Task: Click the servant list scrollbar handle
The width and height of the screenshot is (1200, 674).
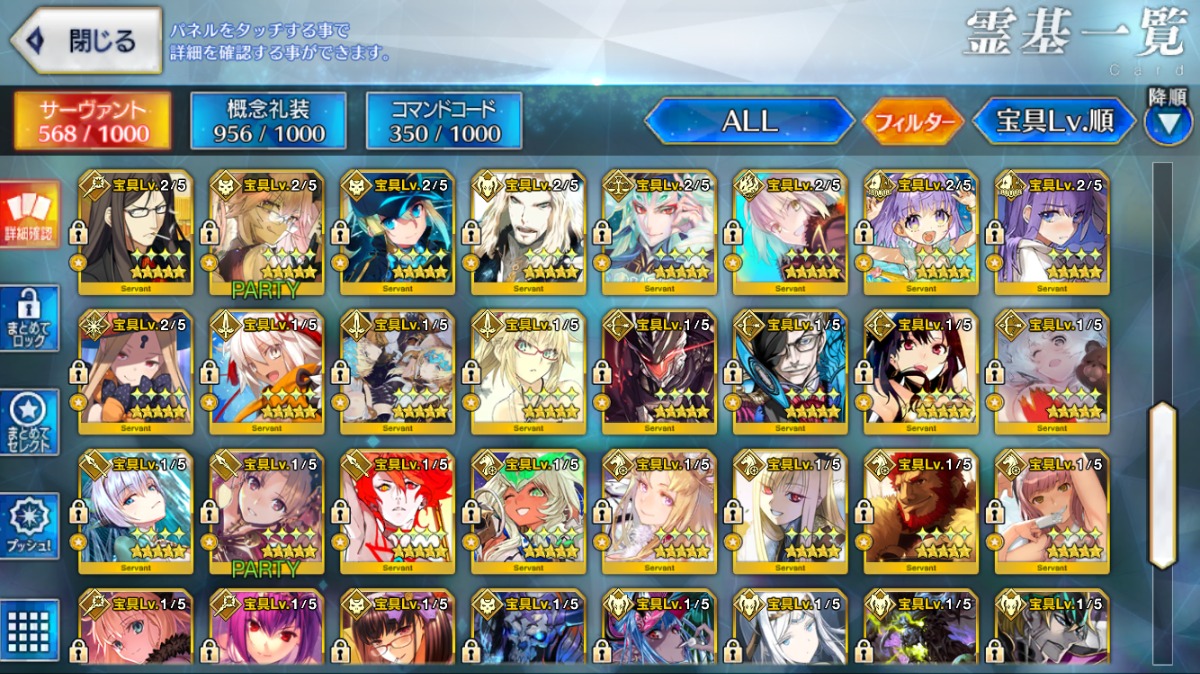Action: point(1162,485)
